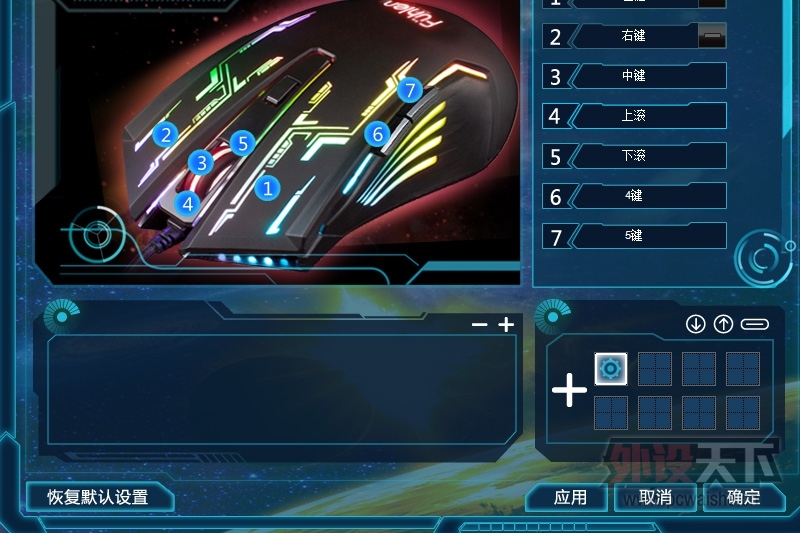Open the 中键 assignment for button 3
800x533 pixels.
pyautogui.click(x=634, y=76)
